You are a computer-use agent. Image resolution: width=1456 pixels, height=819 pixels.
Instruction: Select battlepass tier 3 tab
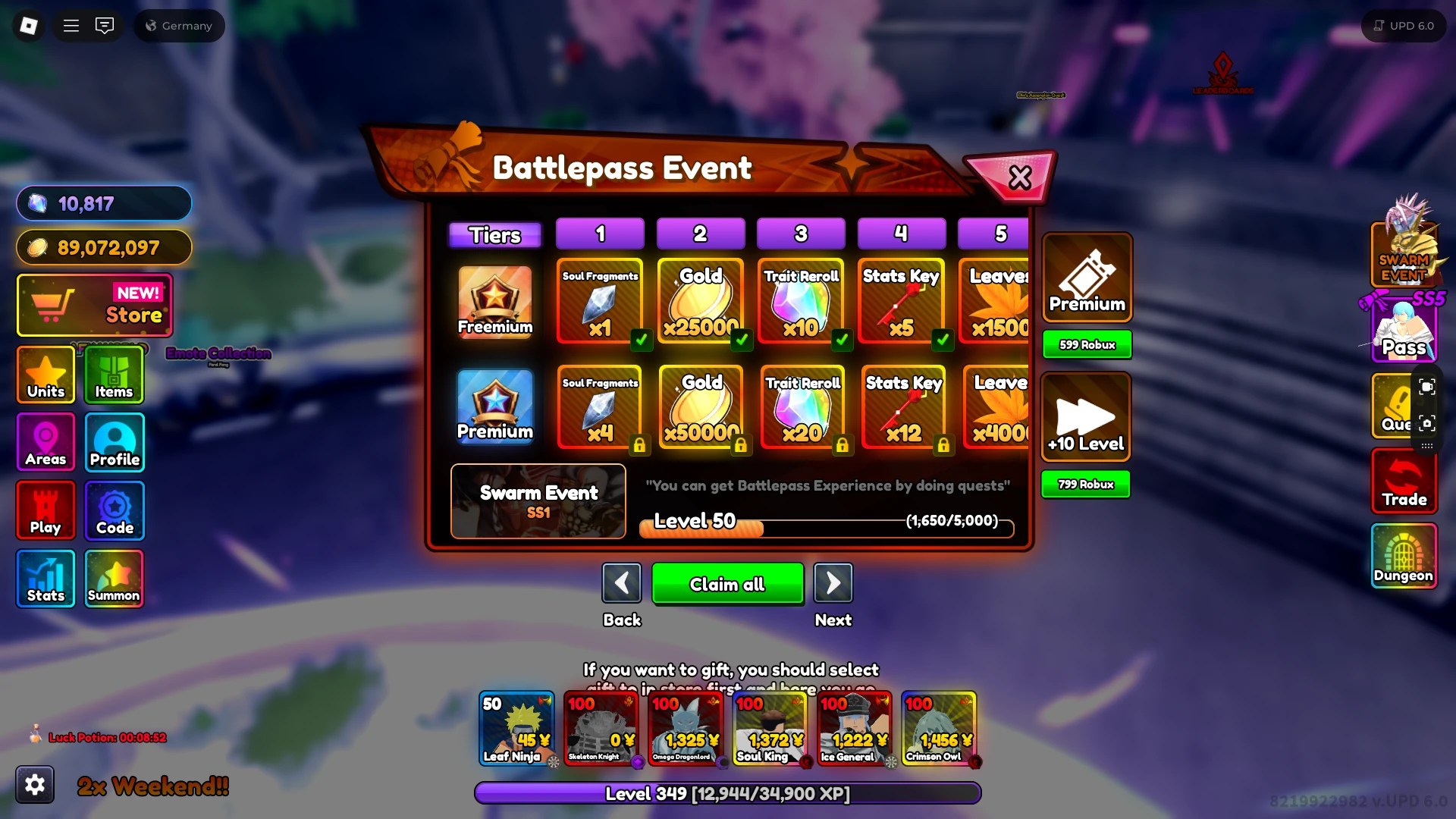click(800, 234)
